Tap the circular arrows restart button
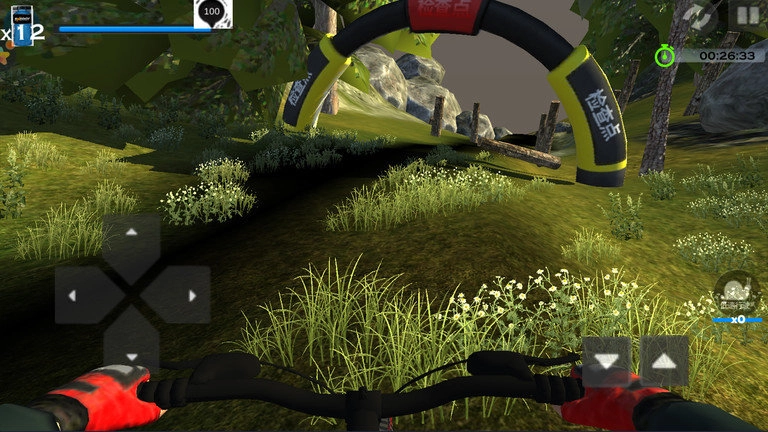Image resolution: width=768 pixels, height=432 pixels. [x=700, y=15]
